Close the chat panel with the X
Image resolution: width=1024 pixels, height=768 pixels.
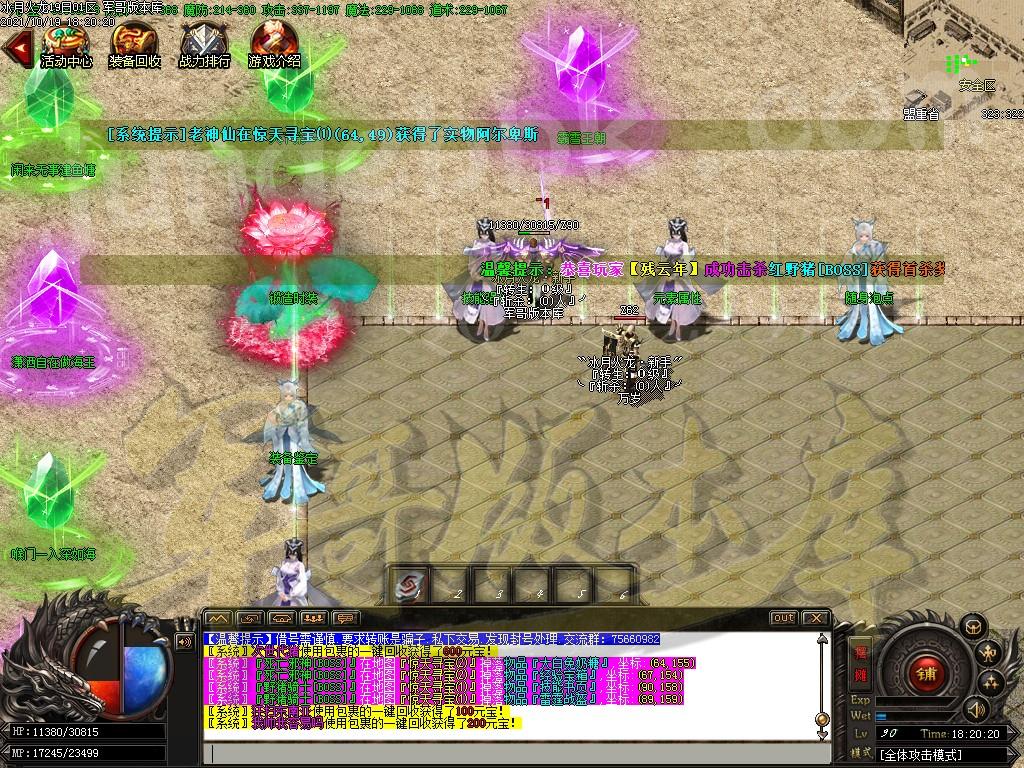click(816, 618)
